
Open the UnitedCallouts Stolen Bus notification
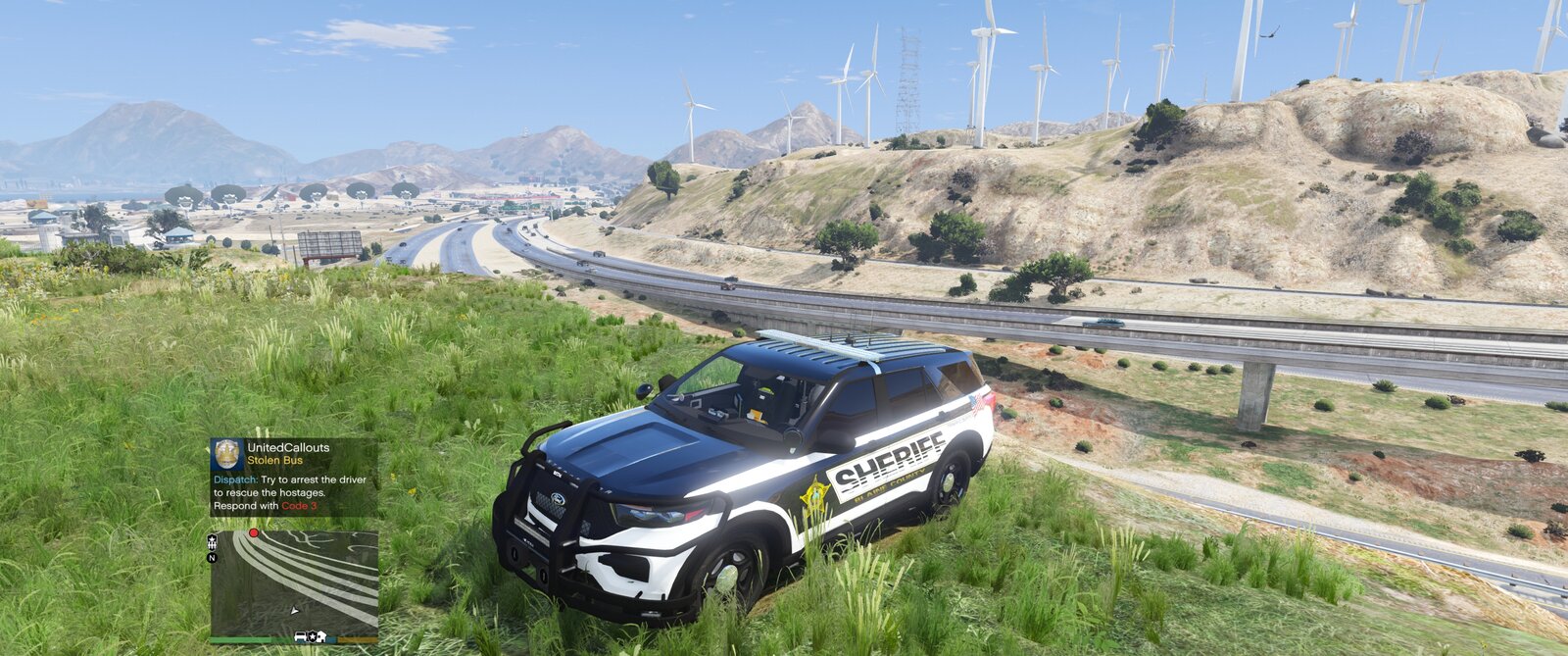click(x=294, y=478)
